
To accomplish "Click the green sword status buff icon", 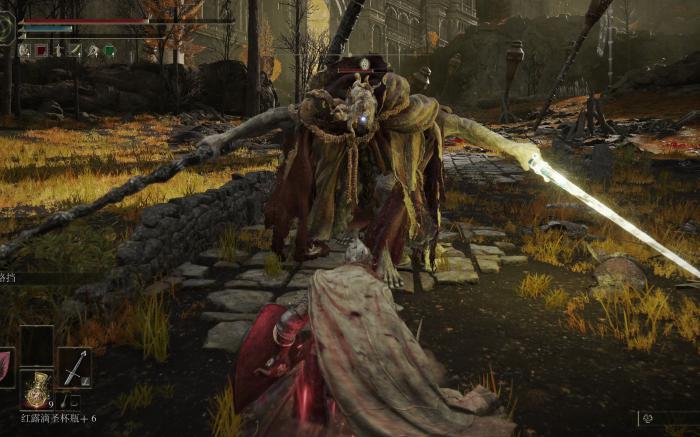I will (x=75, y=50).
